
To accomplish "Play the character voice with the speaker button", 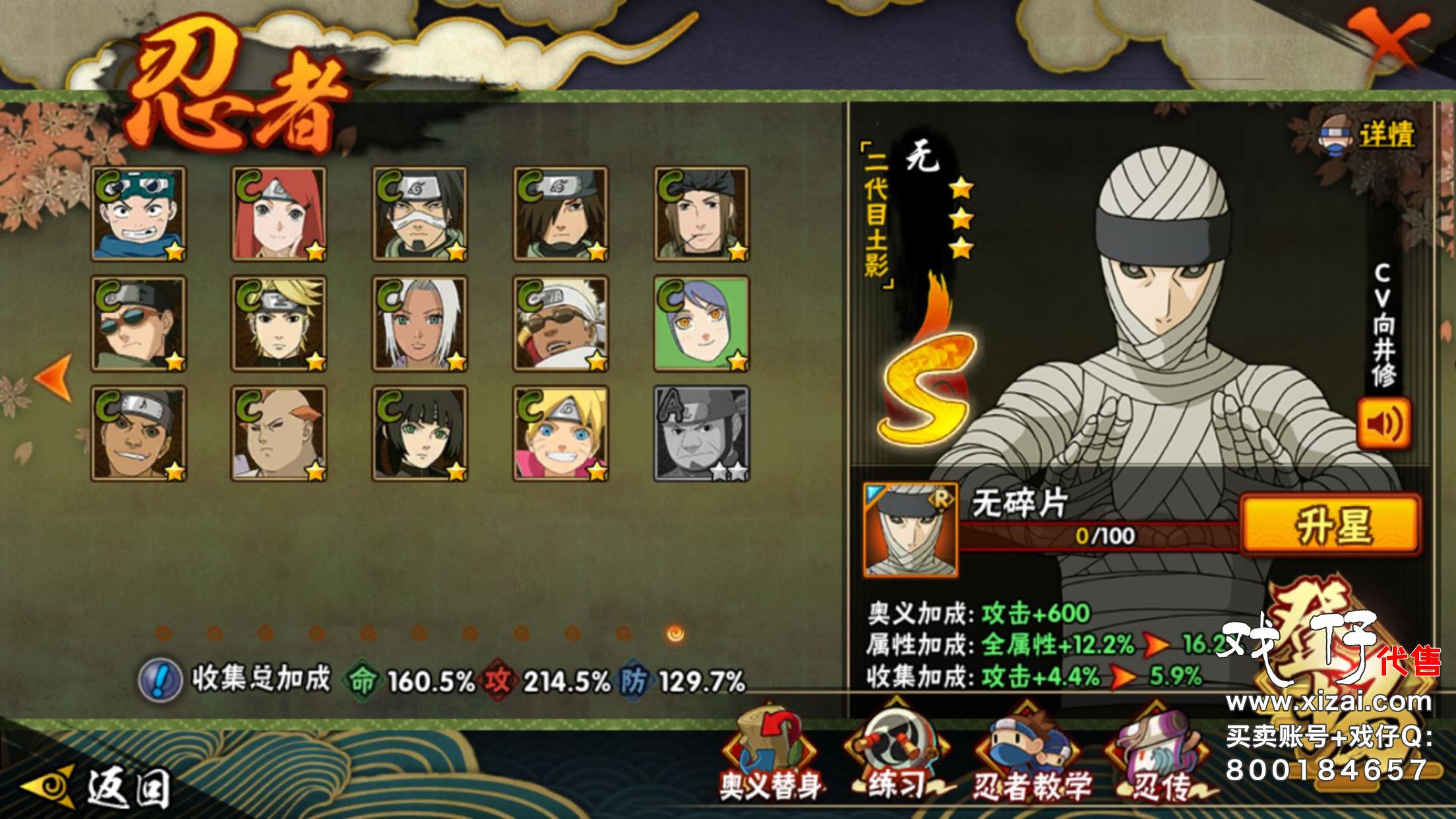I will click(x=1383, y=423).
